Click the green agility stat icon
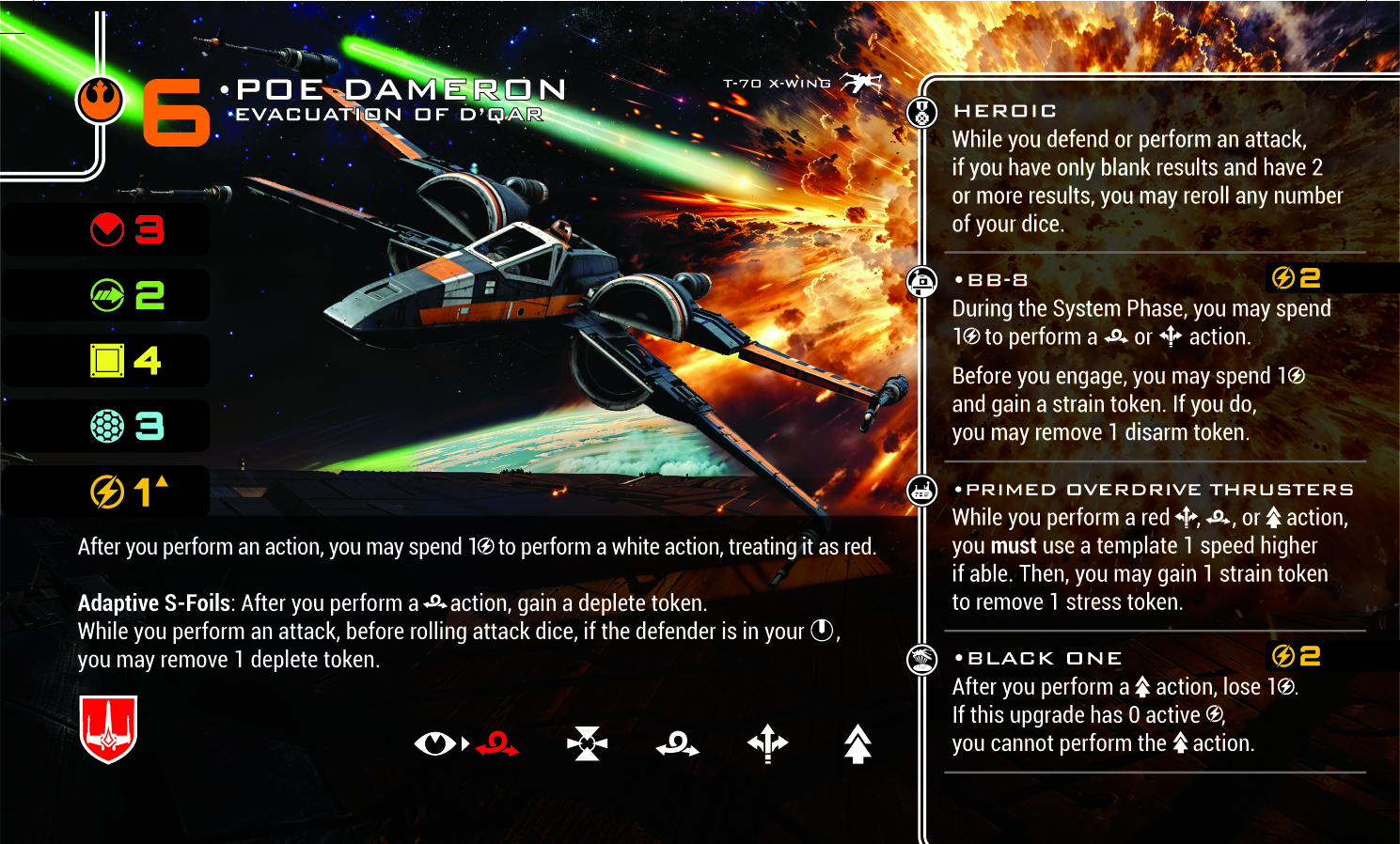Image resolution: width=1400 pixels, height=844 pixels. 107,295
